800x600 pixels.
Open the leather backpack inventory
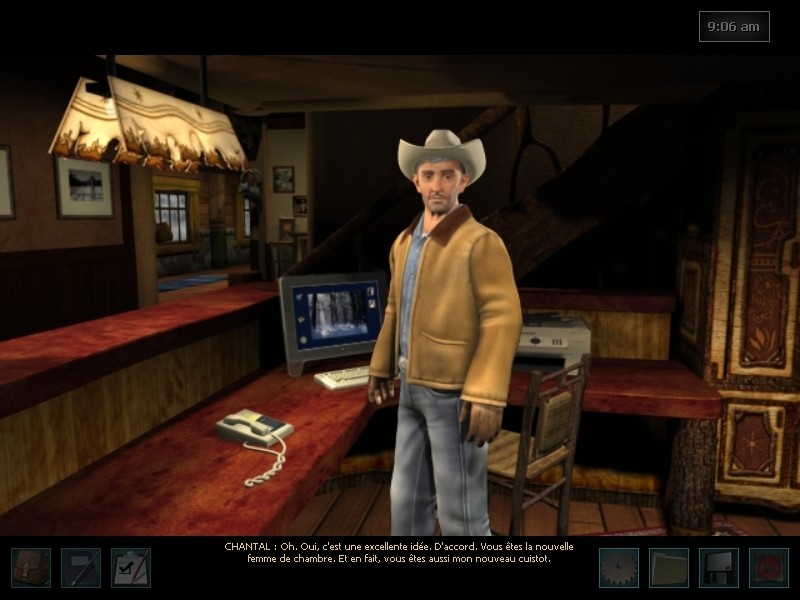pyautogui.click(x=31, y=567)
